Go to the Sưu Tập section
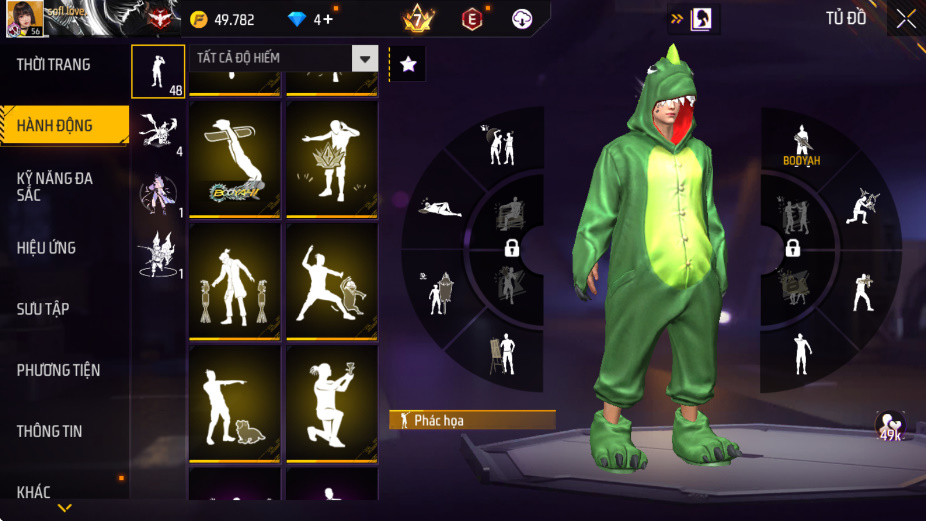Viewport: 926px width, 521px height. 43,309
